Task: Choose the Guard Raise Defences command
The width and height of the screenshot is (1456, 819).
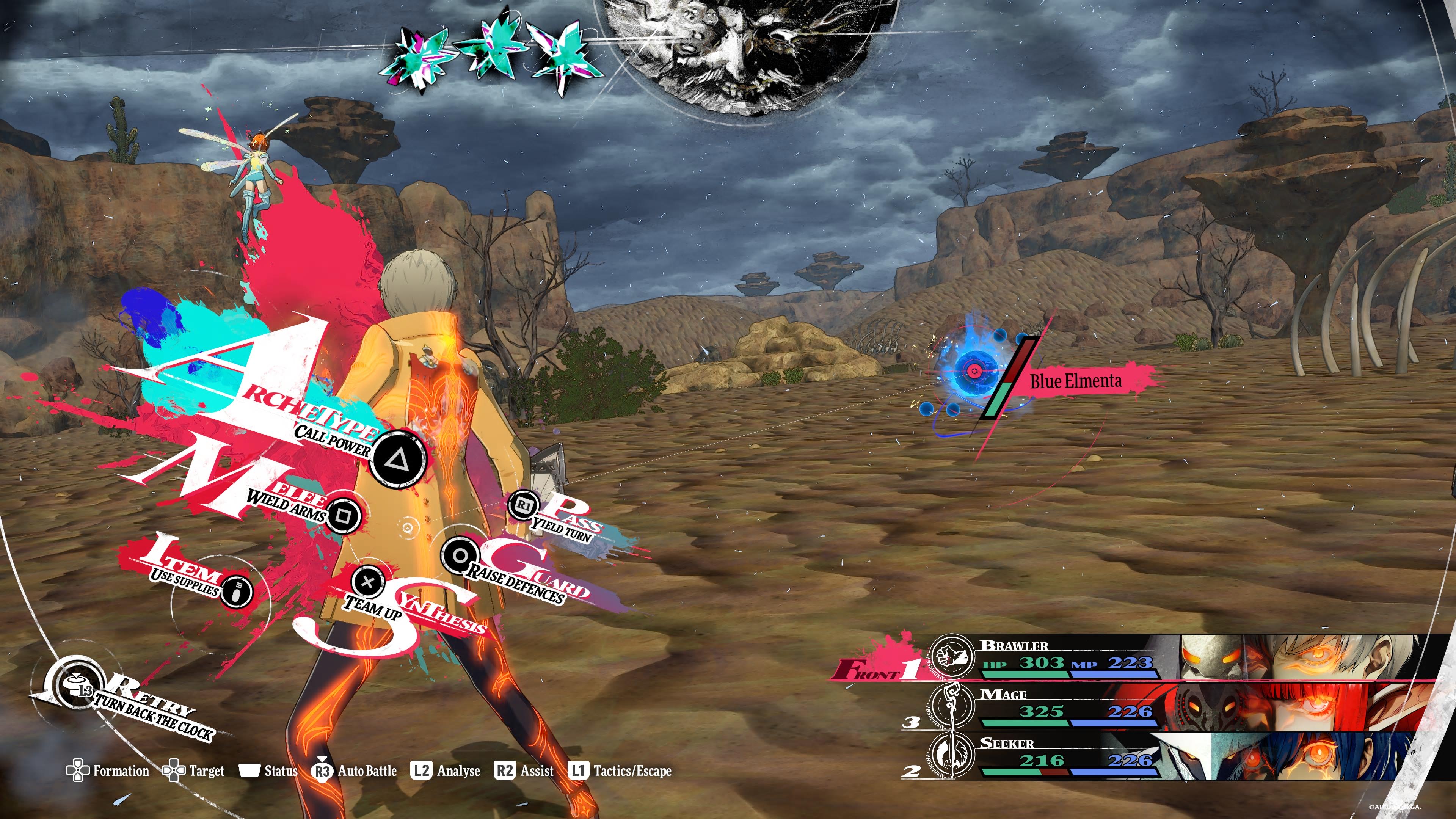Action: 460,555
